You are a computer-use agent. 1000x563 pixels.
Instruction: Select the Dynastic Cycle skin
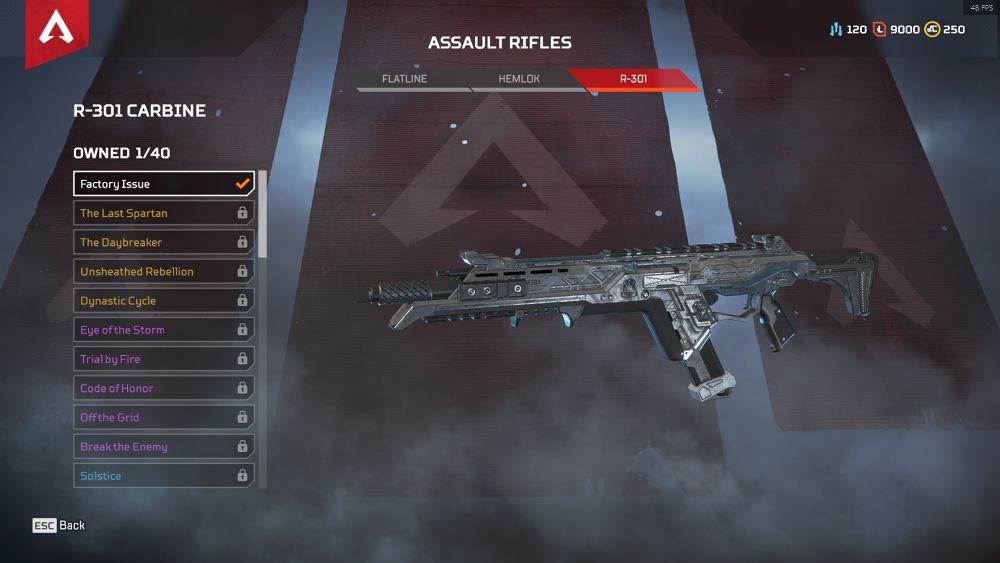(x=164, y=300)
